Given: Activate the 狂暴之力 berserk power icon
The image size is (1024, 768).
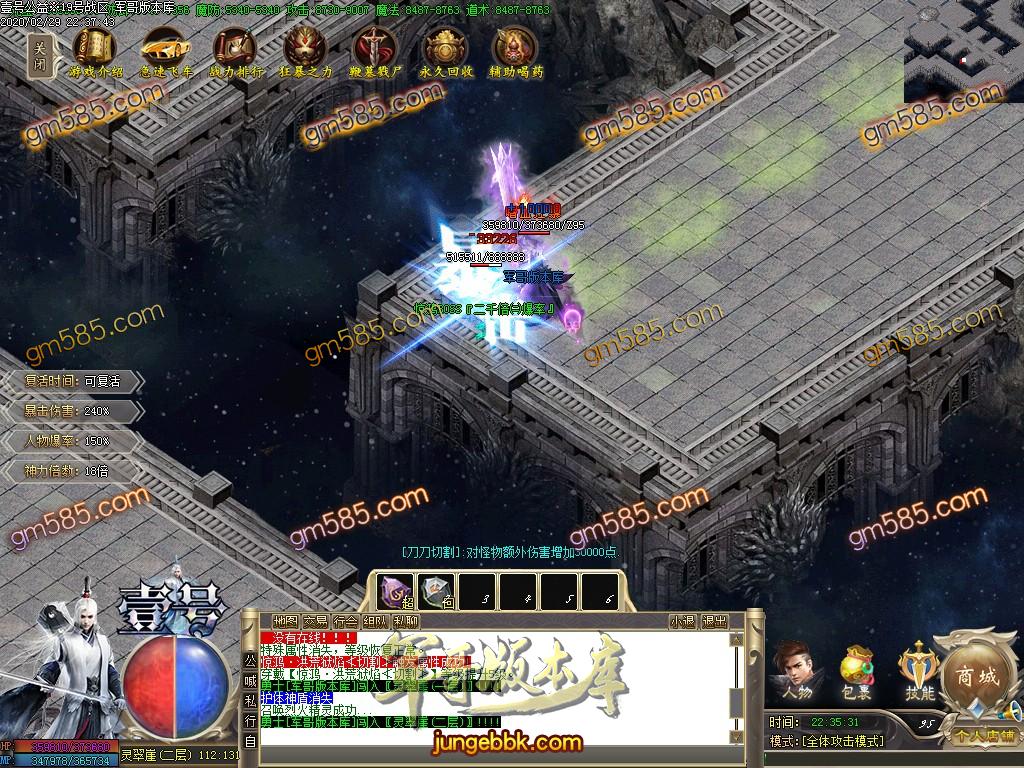Looking at the screenshot, I should click(x=306, y=49).
